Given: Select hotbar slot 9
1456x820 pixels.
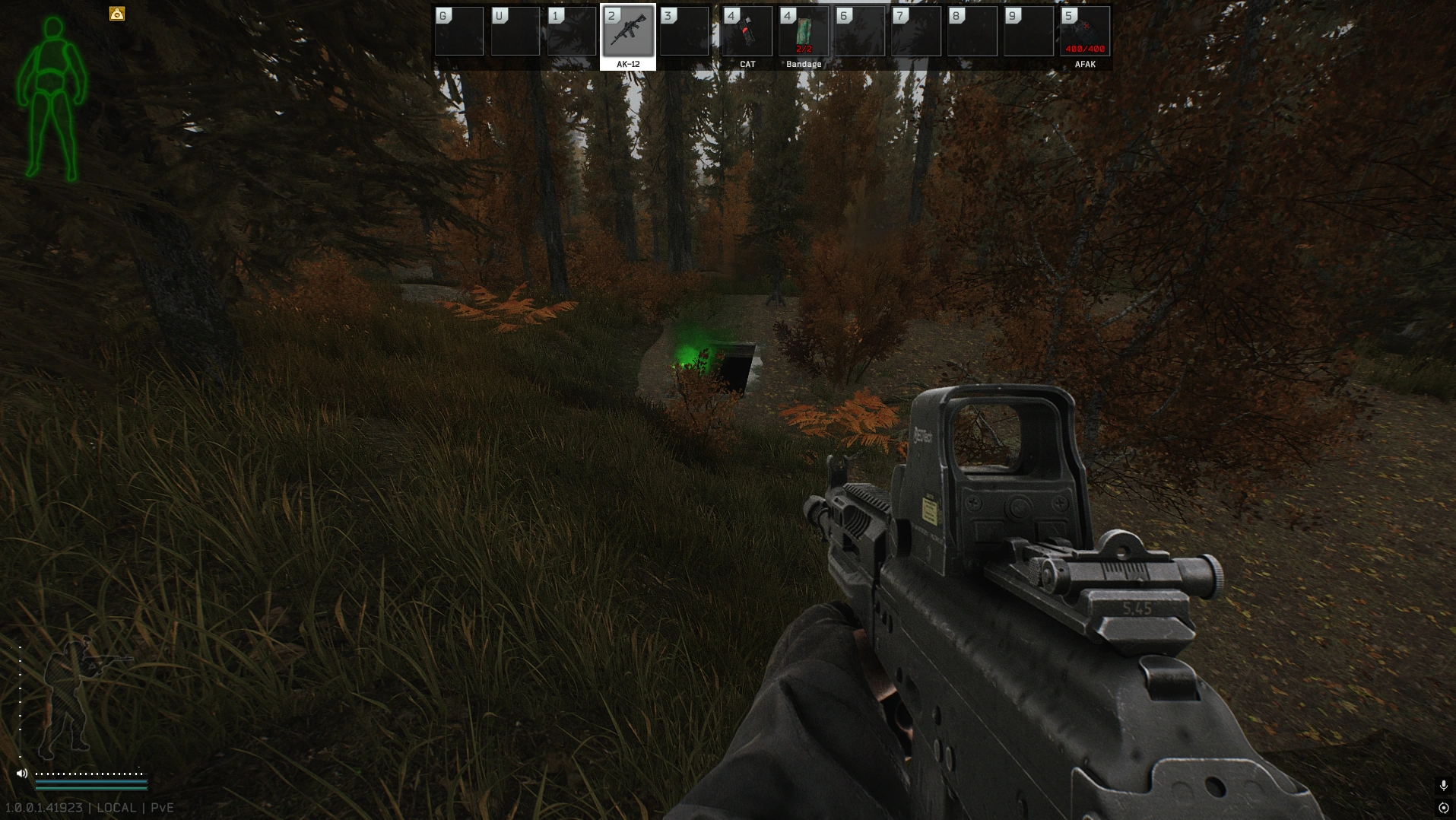Looking at the screenshot, I should (x=1029, y=32).
